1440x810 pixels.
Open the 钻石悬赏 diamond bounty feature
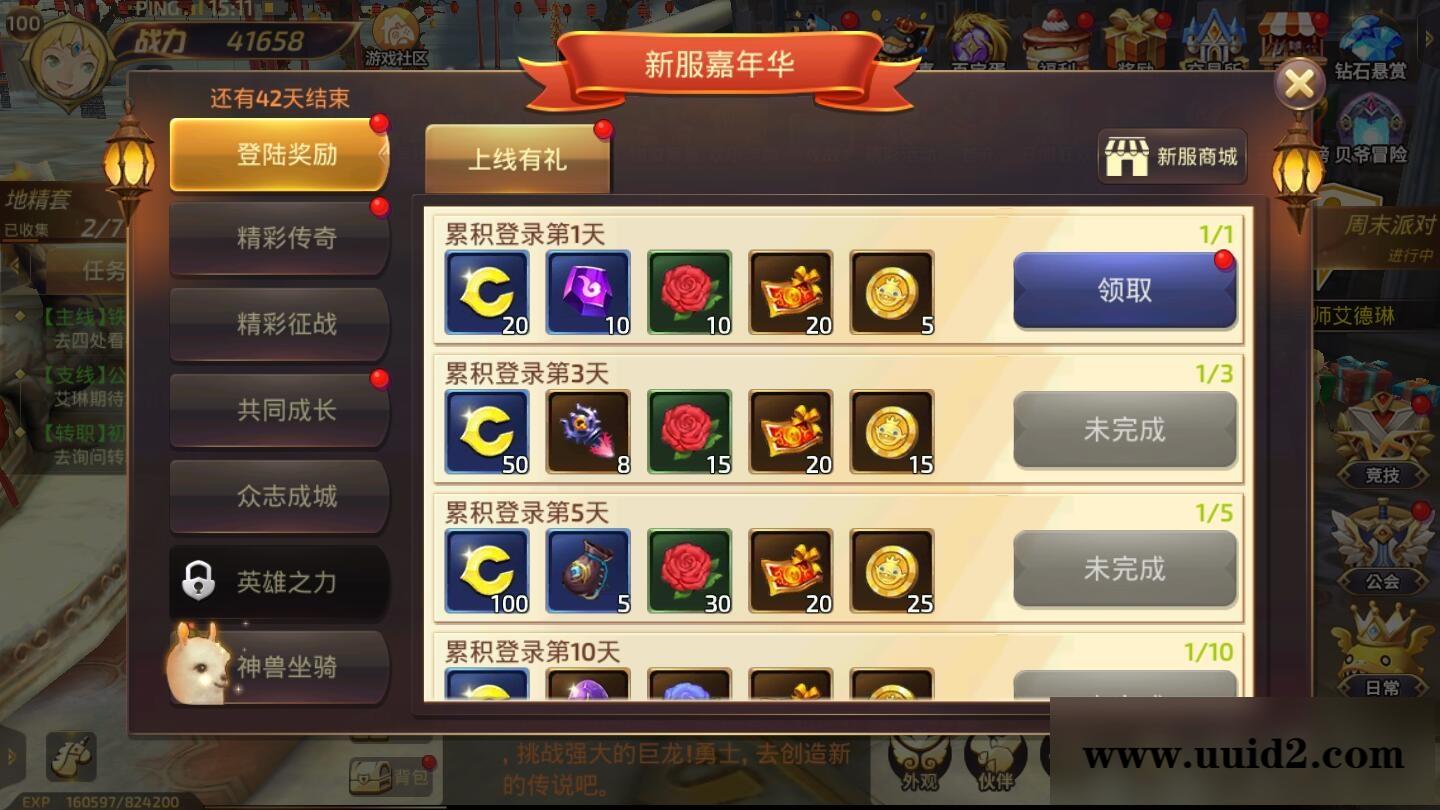click(1373, 45)
